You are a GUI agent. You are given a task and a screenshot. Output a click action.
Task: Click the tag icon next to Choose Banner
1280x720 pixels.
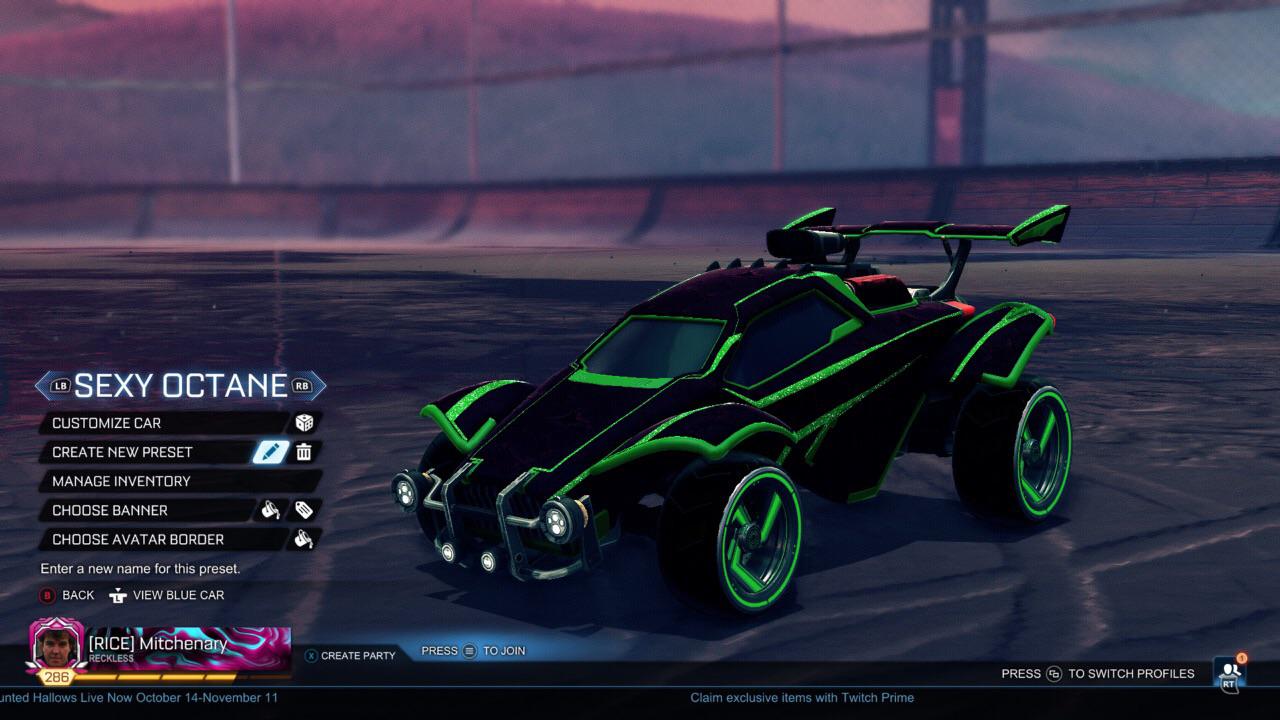click(306, 510)
